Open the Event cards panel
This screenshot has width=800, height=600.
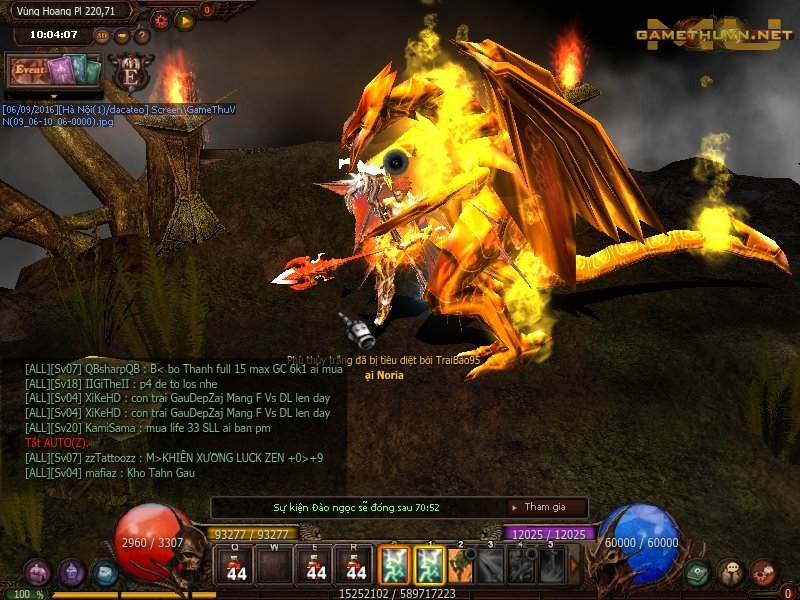pyautogui.click(x=55, y=71)
